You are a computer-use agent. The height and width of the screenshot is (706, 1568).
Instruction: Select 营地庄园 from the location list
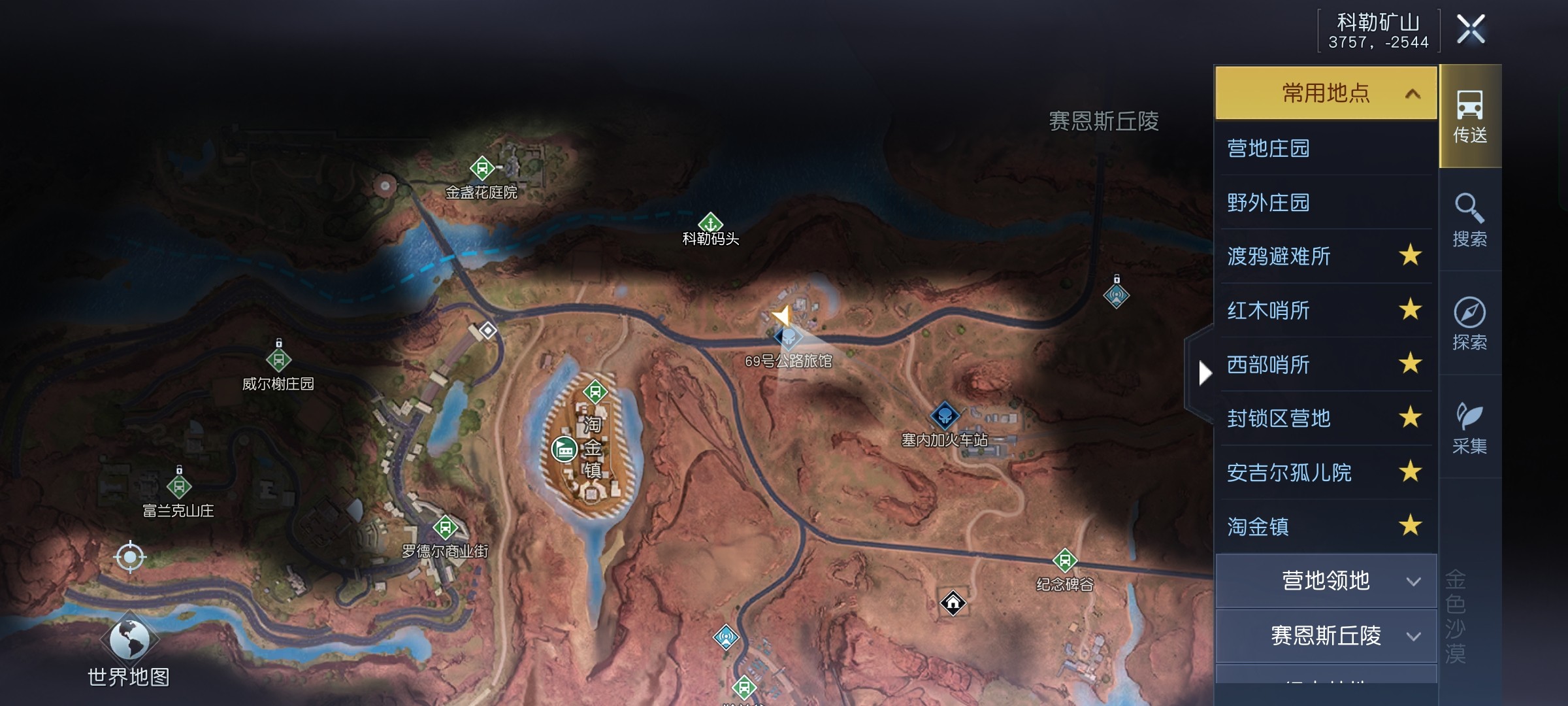[x=1268, y=148]
